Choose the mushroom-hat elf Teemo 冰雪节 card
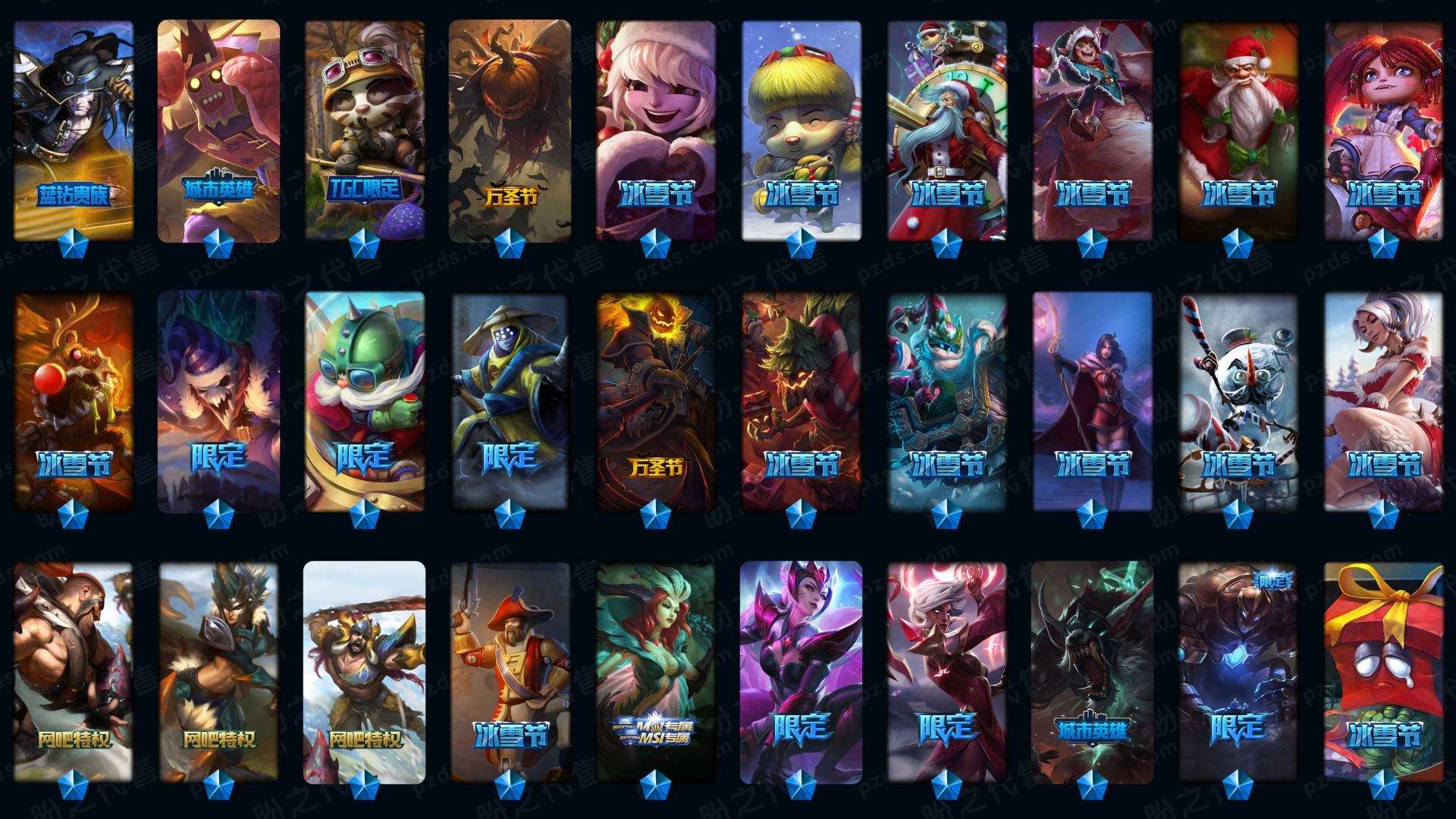Screen dimensions: 1456x819 click(x=802, y=130)
